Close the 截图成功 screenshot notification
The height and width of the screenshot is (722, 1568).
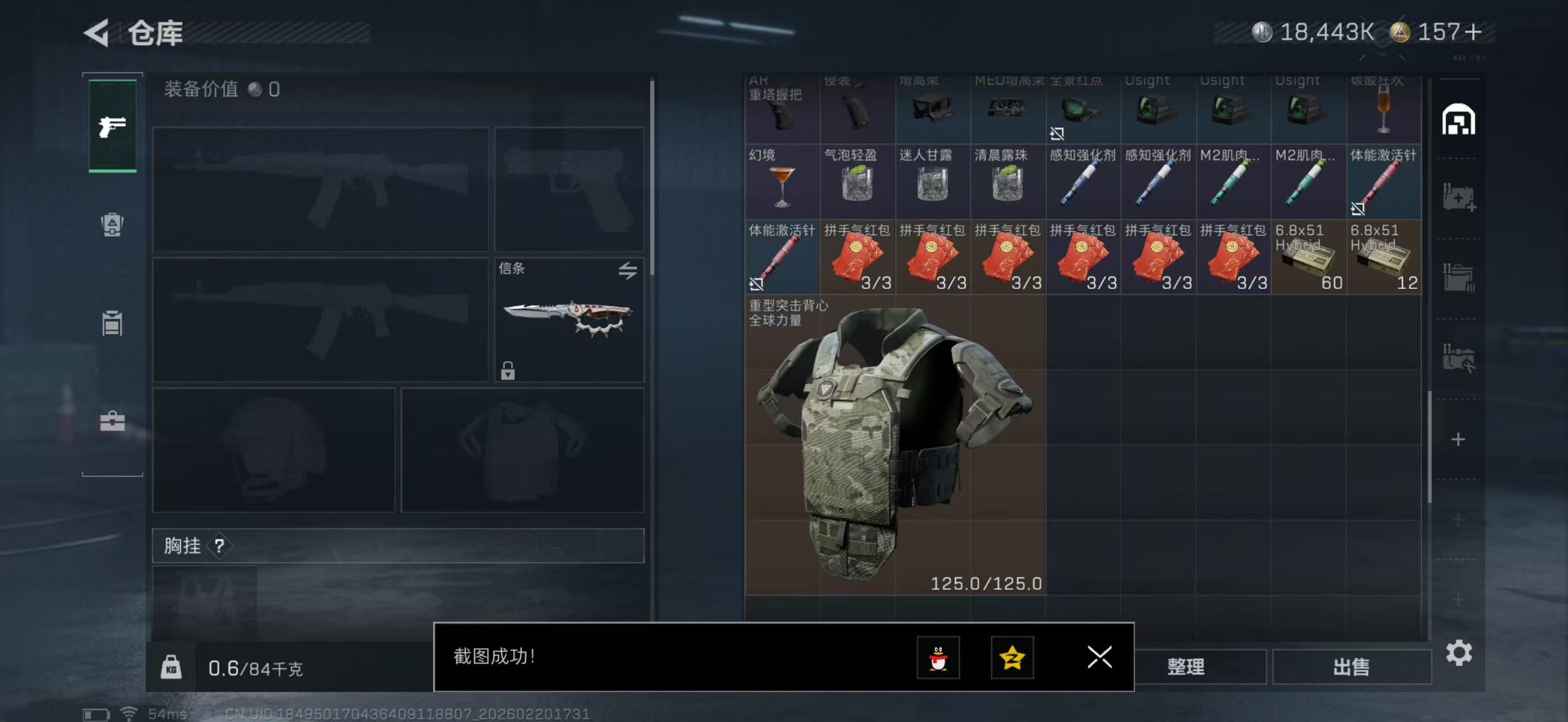point(1099,657)
